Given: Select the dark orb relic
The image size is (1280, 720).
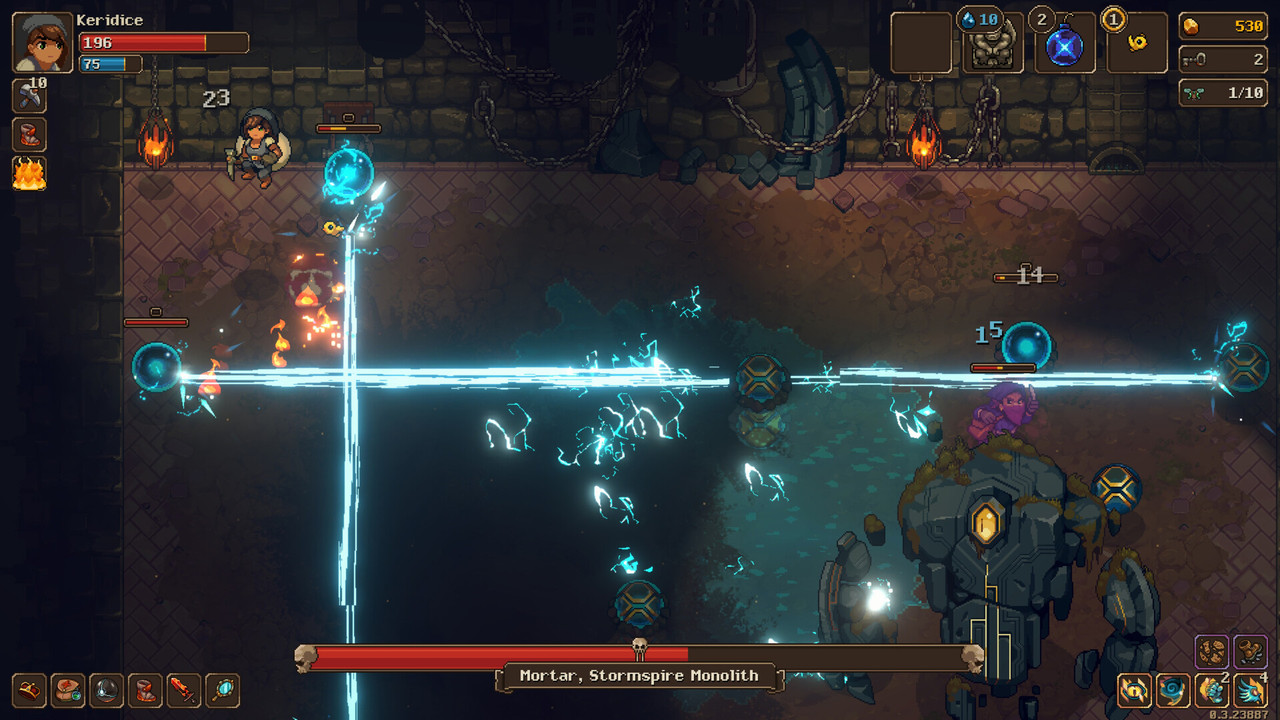Looking at the screenshot, I should coord(107,690).
